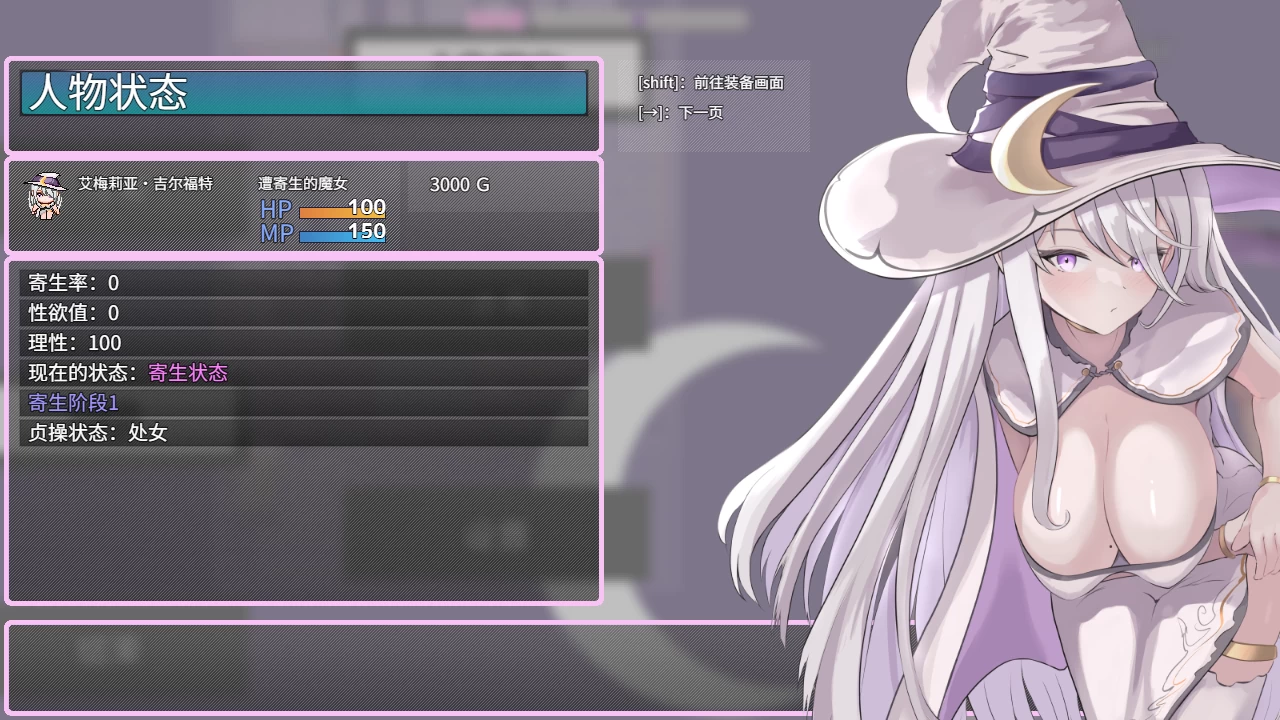The width and height of the screenshot is (1280, 720).
Task: Open the equipment screen via the shift hint
Action: tap(710, 84)
